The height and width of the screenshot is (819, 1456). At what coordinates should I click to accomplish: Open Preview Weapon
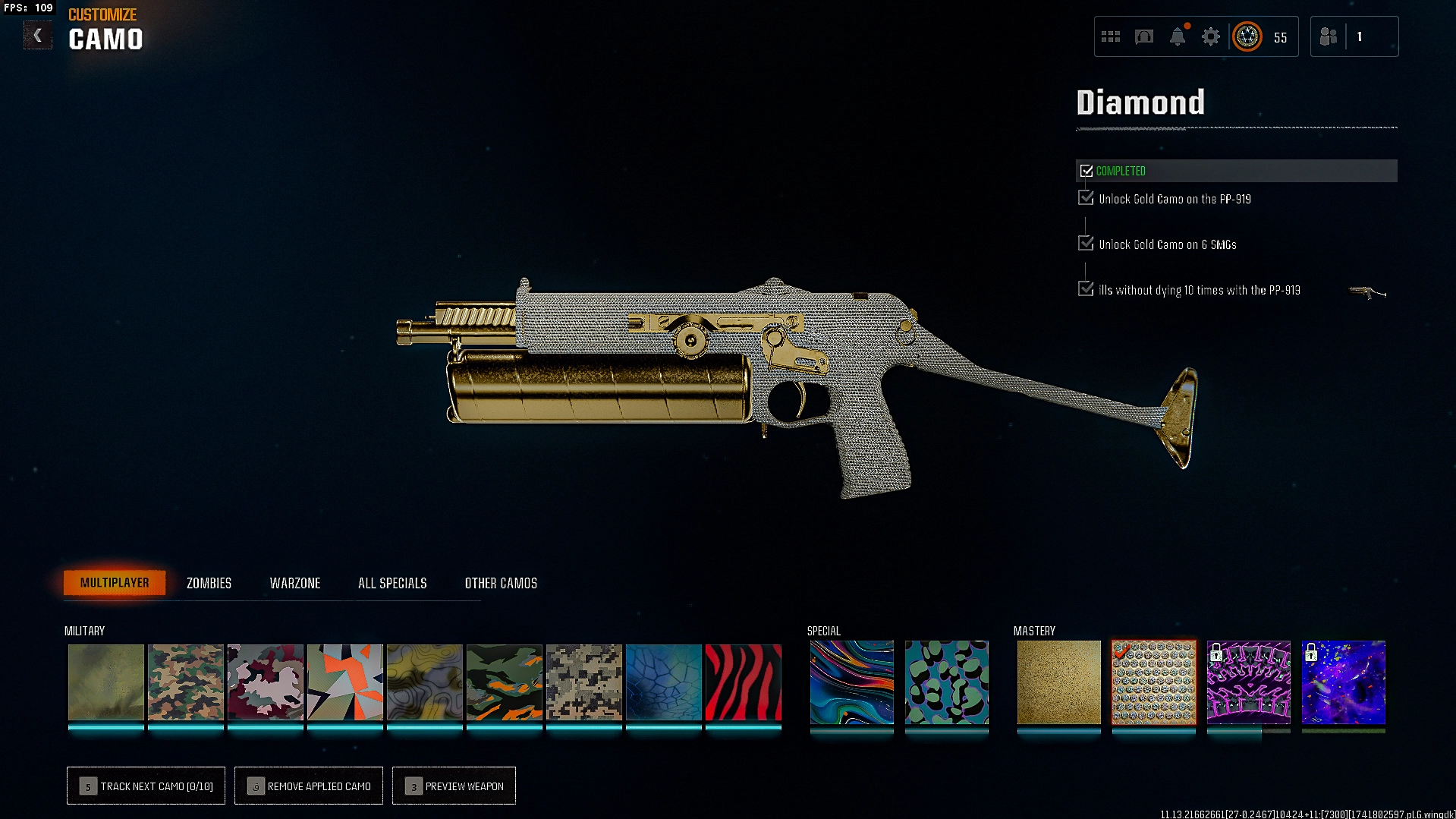(454, 786)
